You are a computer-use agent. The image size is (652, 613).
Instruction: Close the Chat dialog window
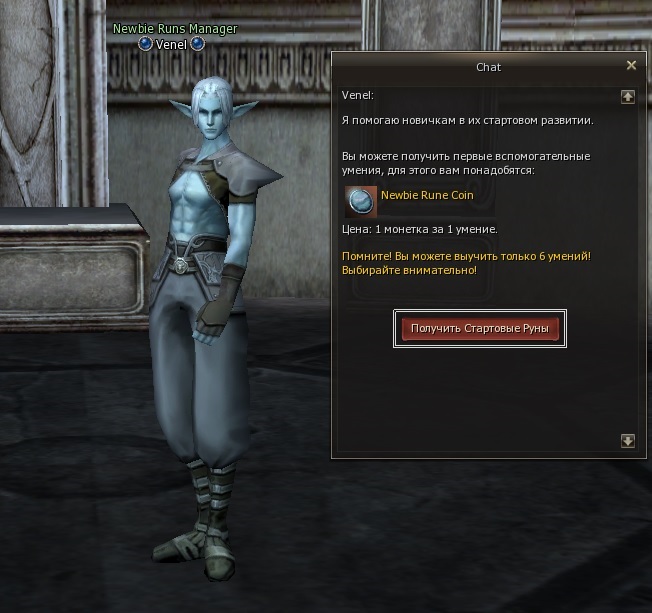631,66
